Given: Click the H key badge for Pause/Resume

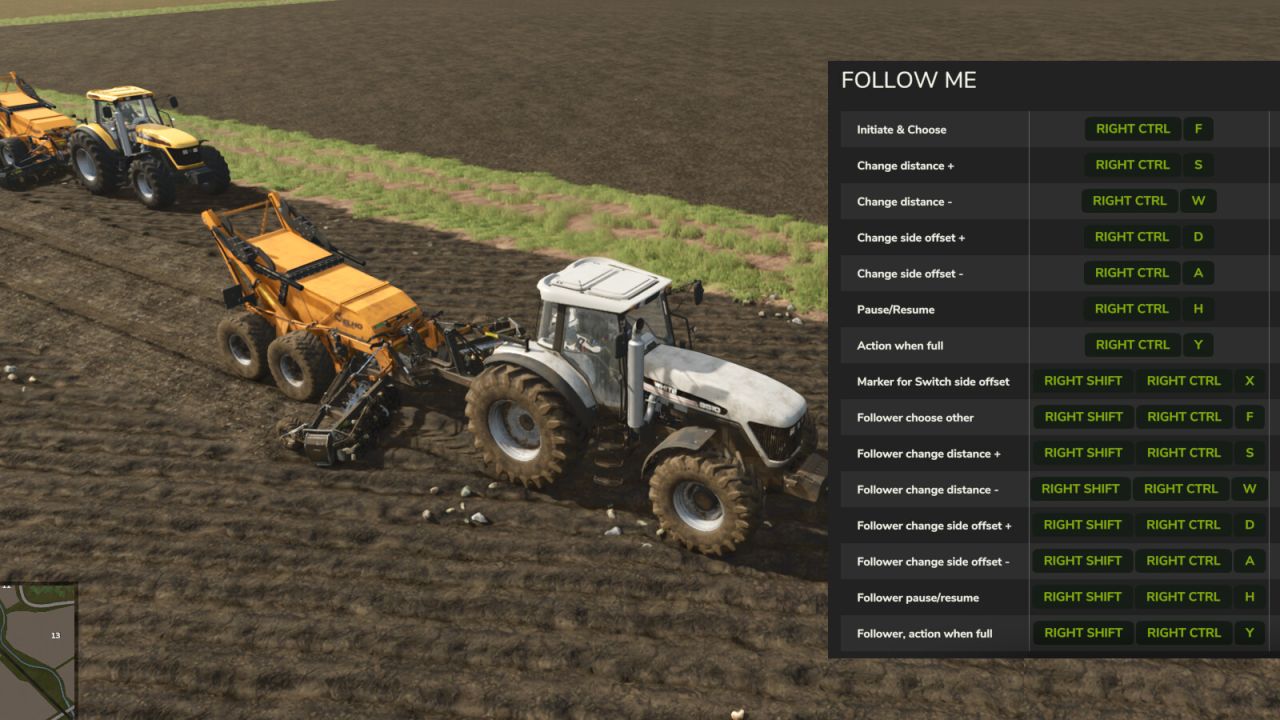Looking at the screenshot, I should [x=1197, y=308].
